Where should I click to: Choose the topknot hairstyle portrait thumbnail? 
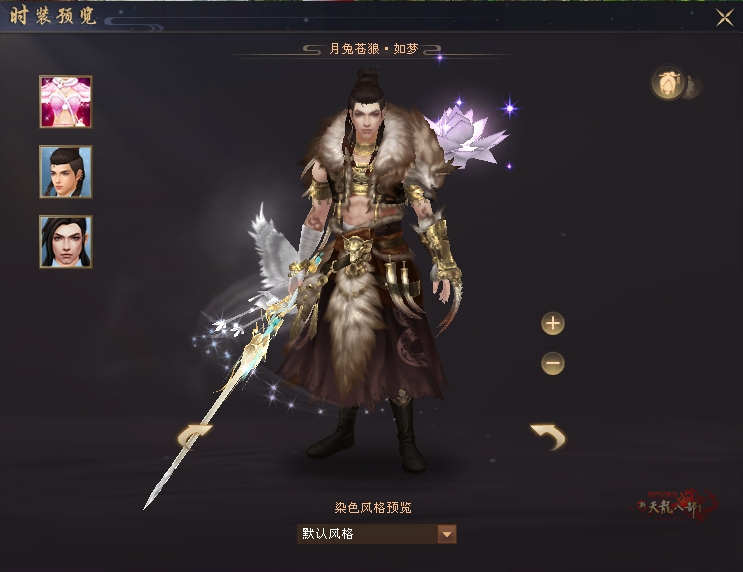66,172
